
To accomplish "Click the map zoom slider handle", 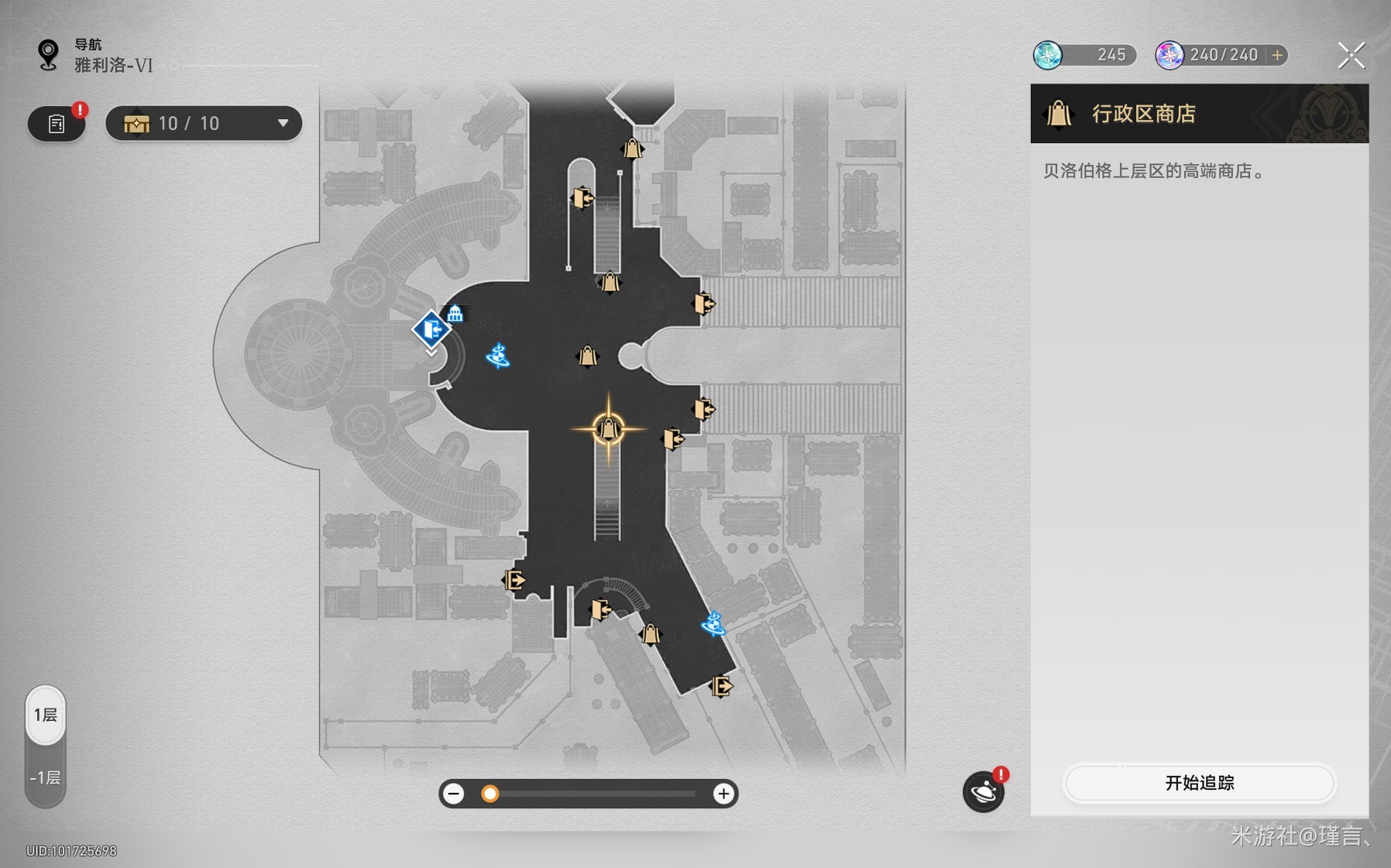I will pyautogui.click(x=489, y=794).
